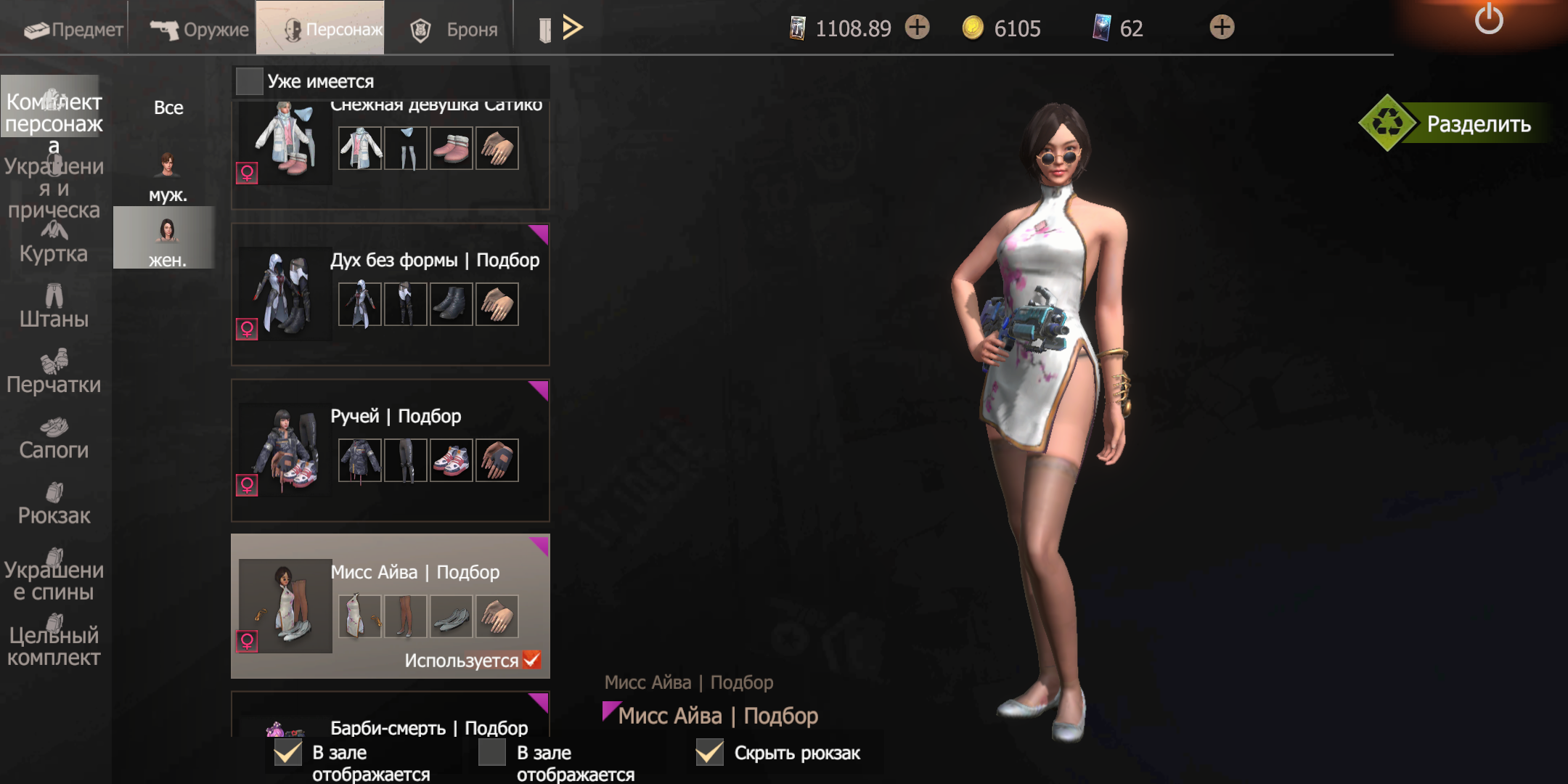The image size is (1568, 784).
Task: Open the Куртка category
Action: tap(54, 243)
